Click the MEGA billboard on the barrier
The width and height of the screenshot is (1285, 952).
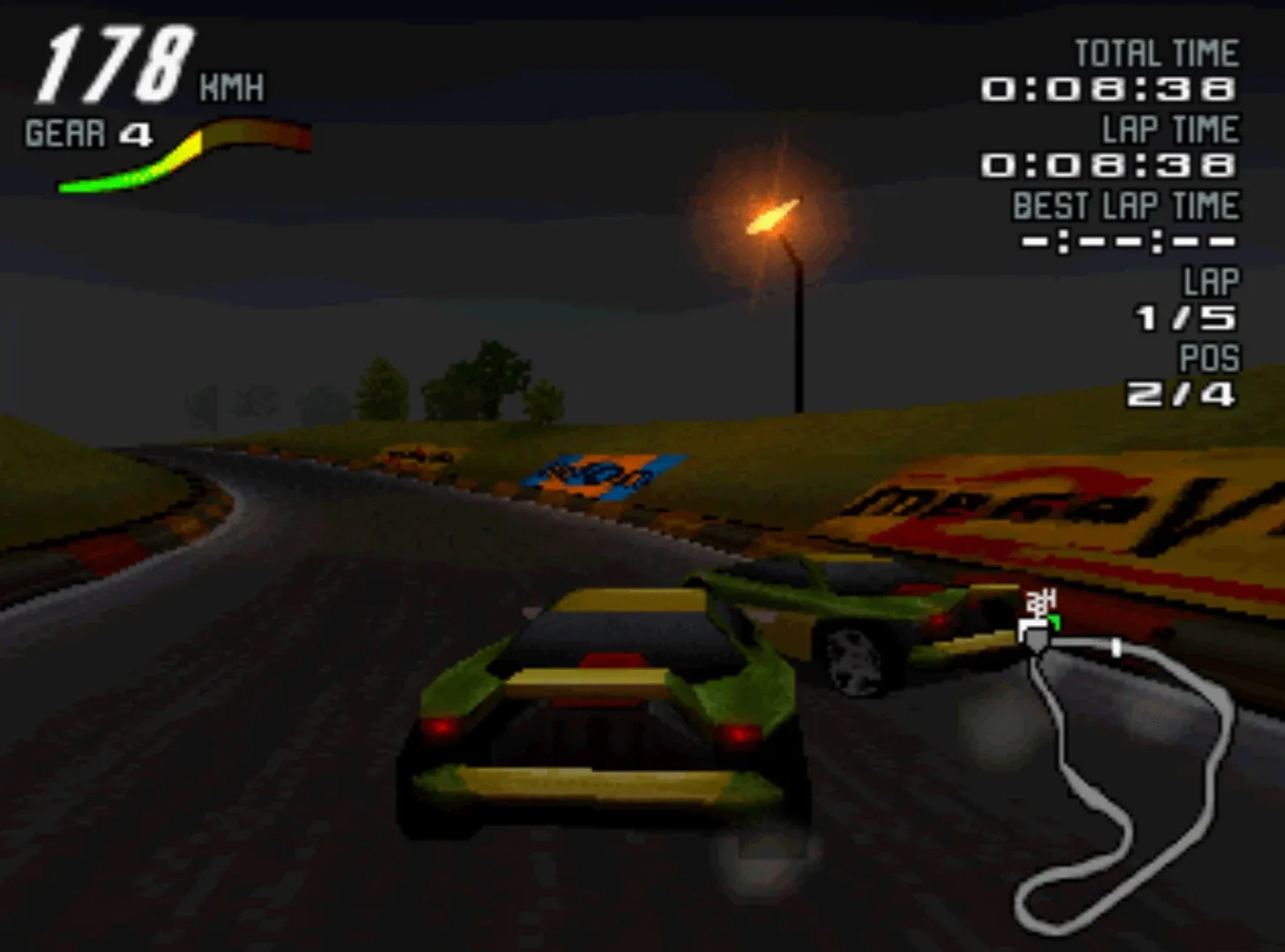click(x=1014, y=502)
